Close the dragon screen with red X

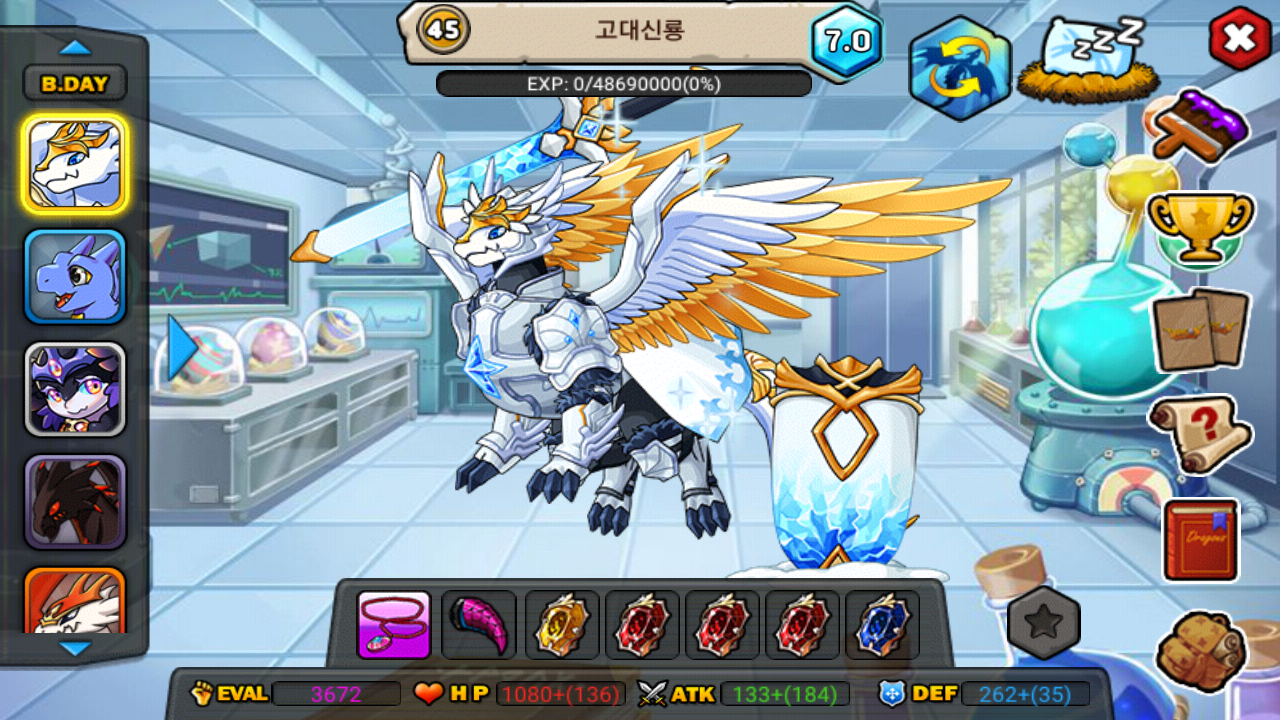[x=1240, y=39]
